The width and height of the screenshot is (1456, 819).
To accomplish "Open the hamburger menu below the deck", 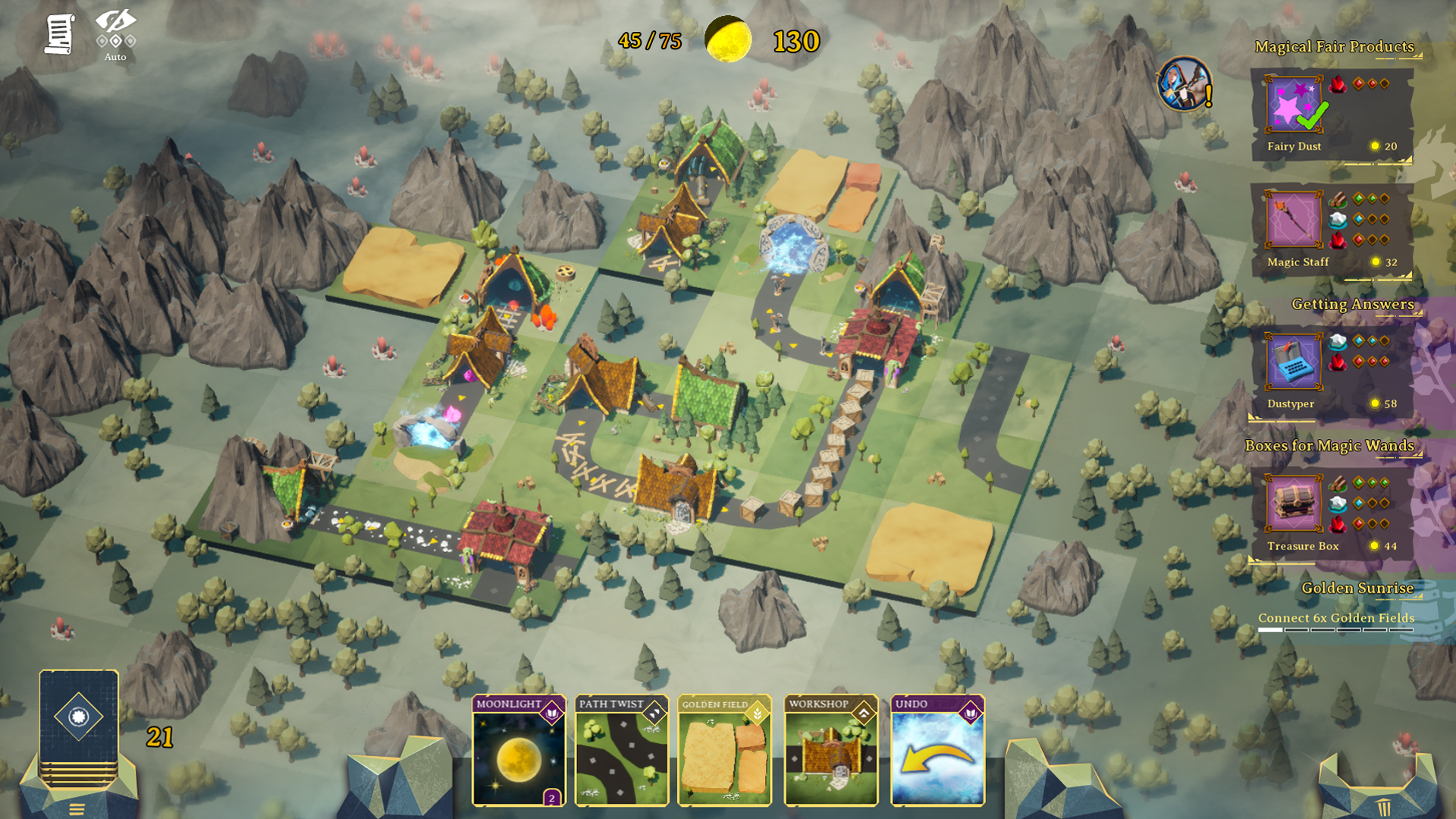I will click(x=77, y=809).
